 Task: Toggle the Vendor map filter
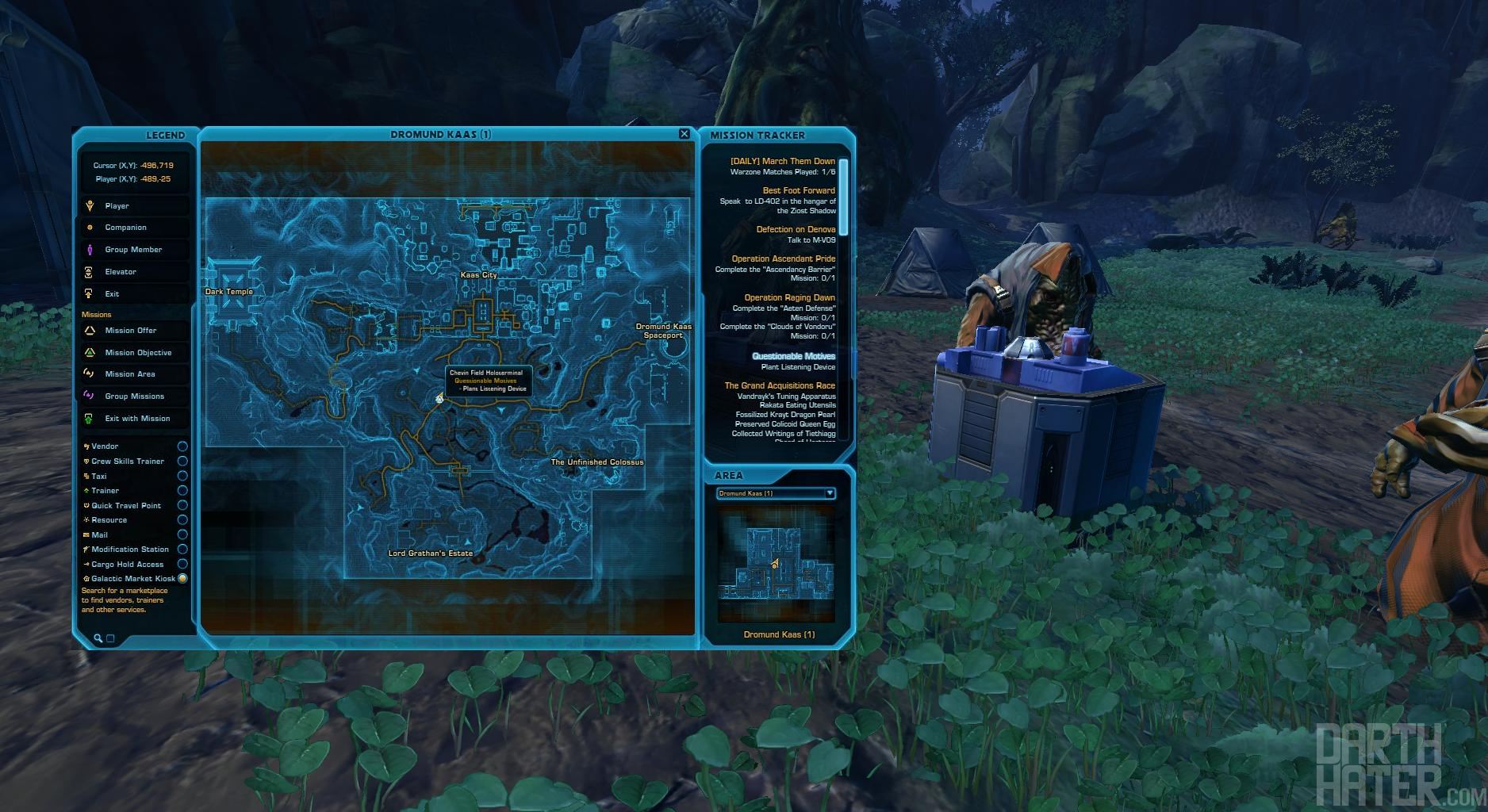182,446
